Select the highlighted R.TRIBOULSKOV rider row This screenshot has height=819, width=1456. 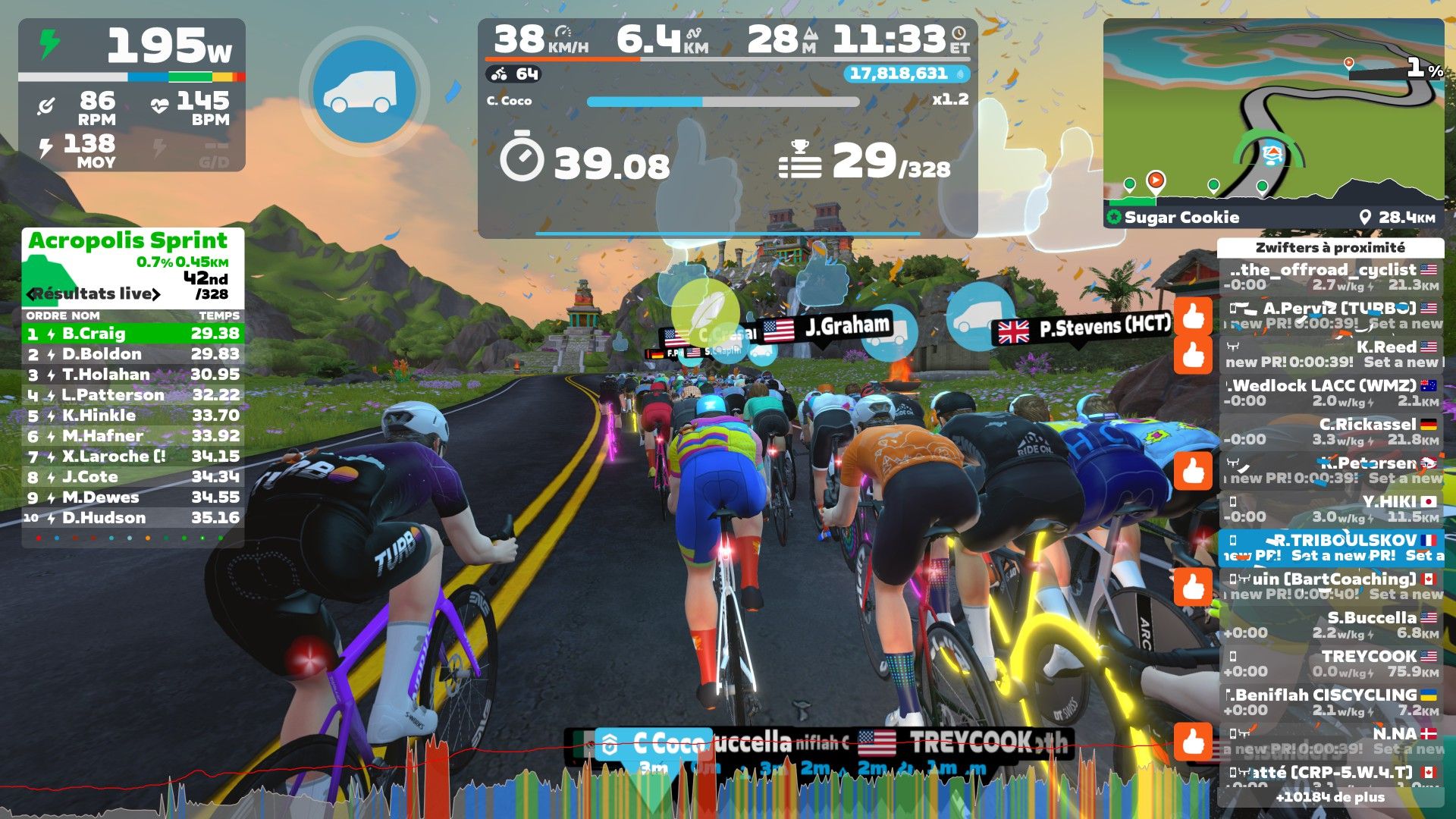coord(1332,548)
